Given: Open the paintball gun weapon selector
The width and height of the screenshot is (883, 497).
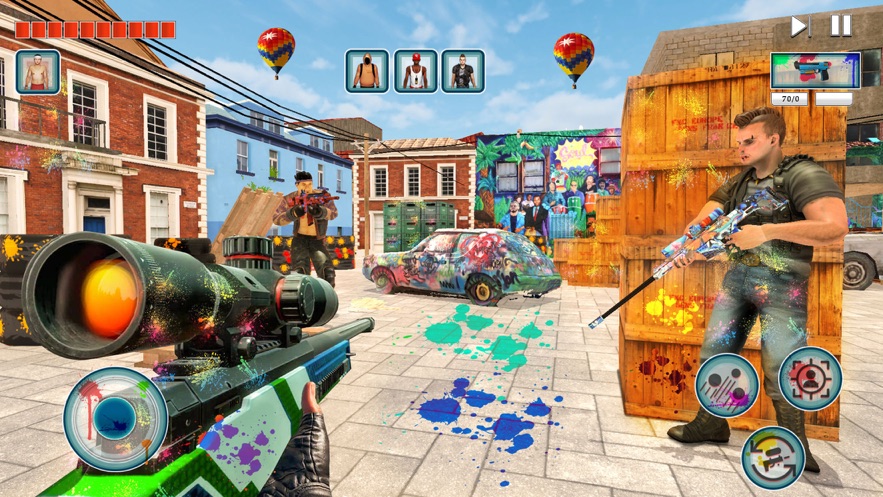Looking at the screenshot, I should [x=815, y=70].
